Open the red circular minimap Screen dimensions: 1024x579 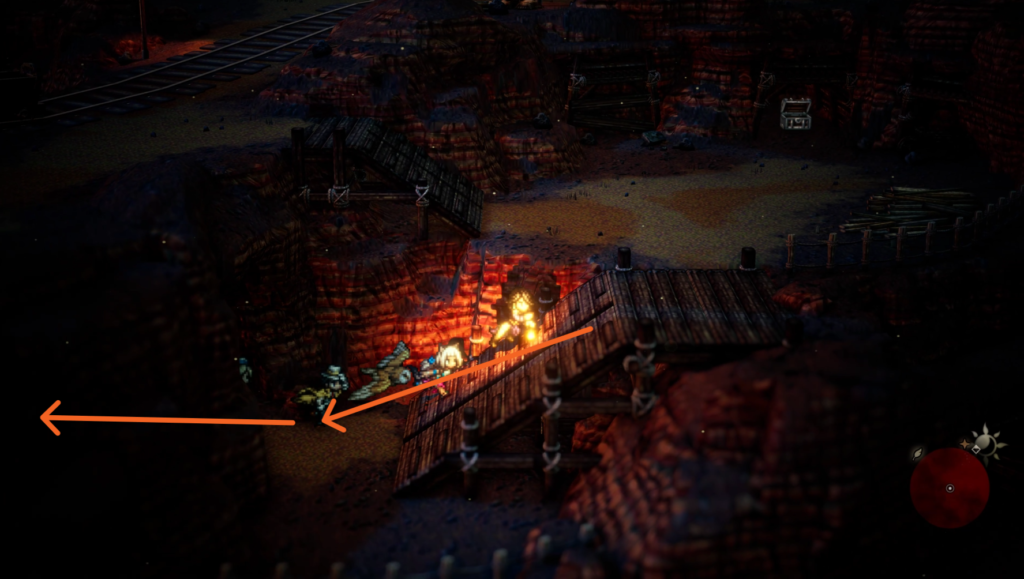point(949,487)
